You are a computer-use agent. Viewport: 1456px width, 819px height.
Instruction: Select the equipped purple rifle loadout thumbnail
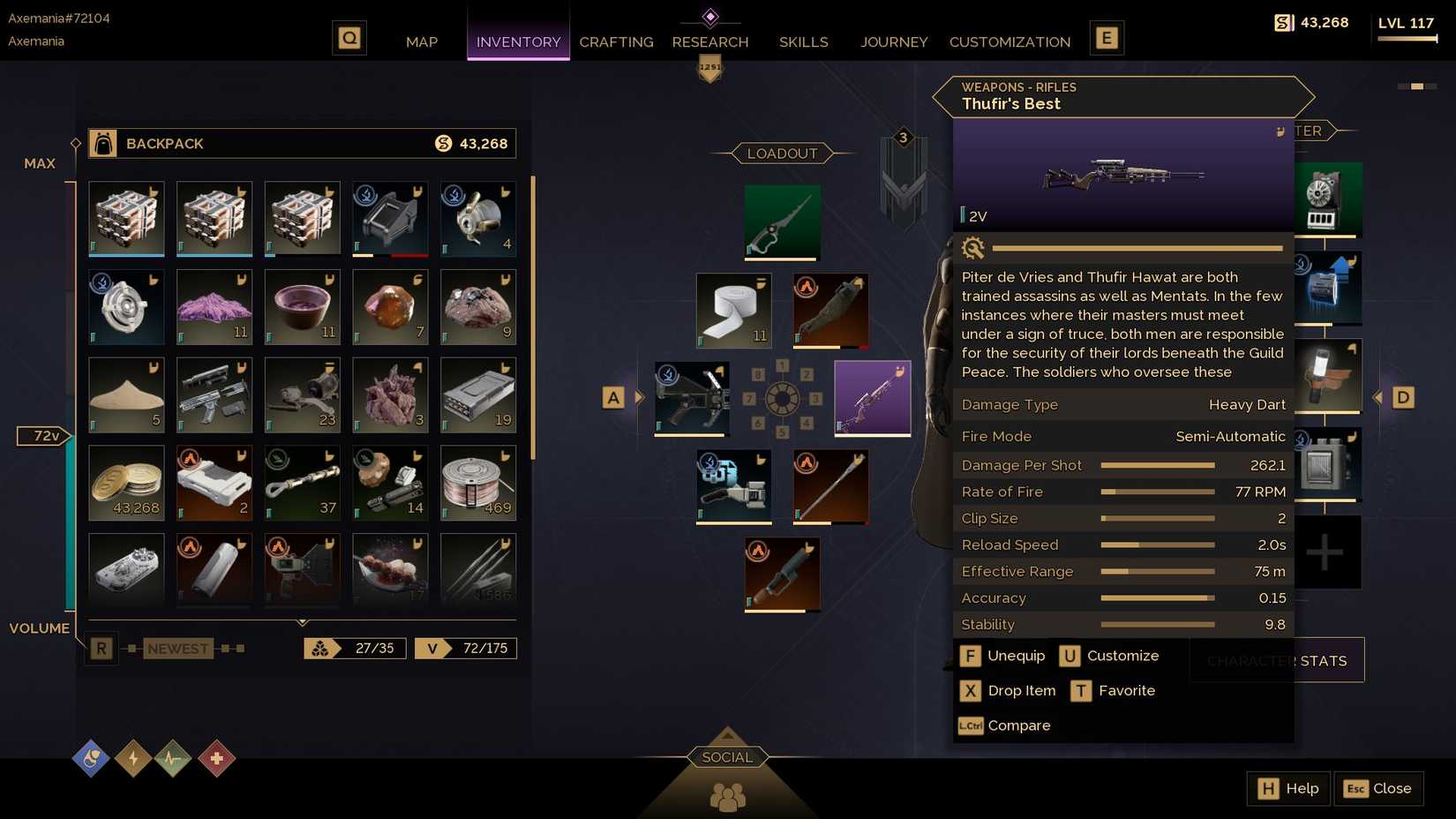[x=872, y=397]
